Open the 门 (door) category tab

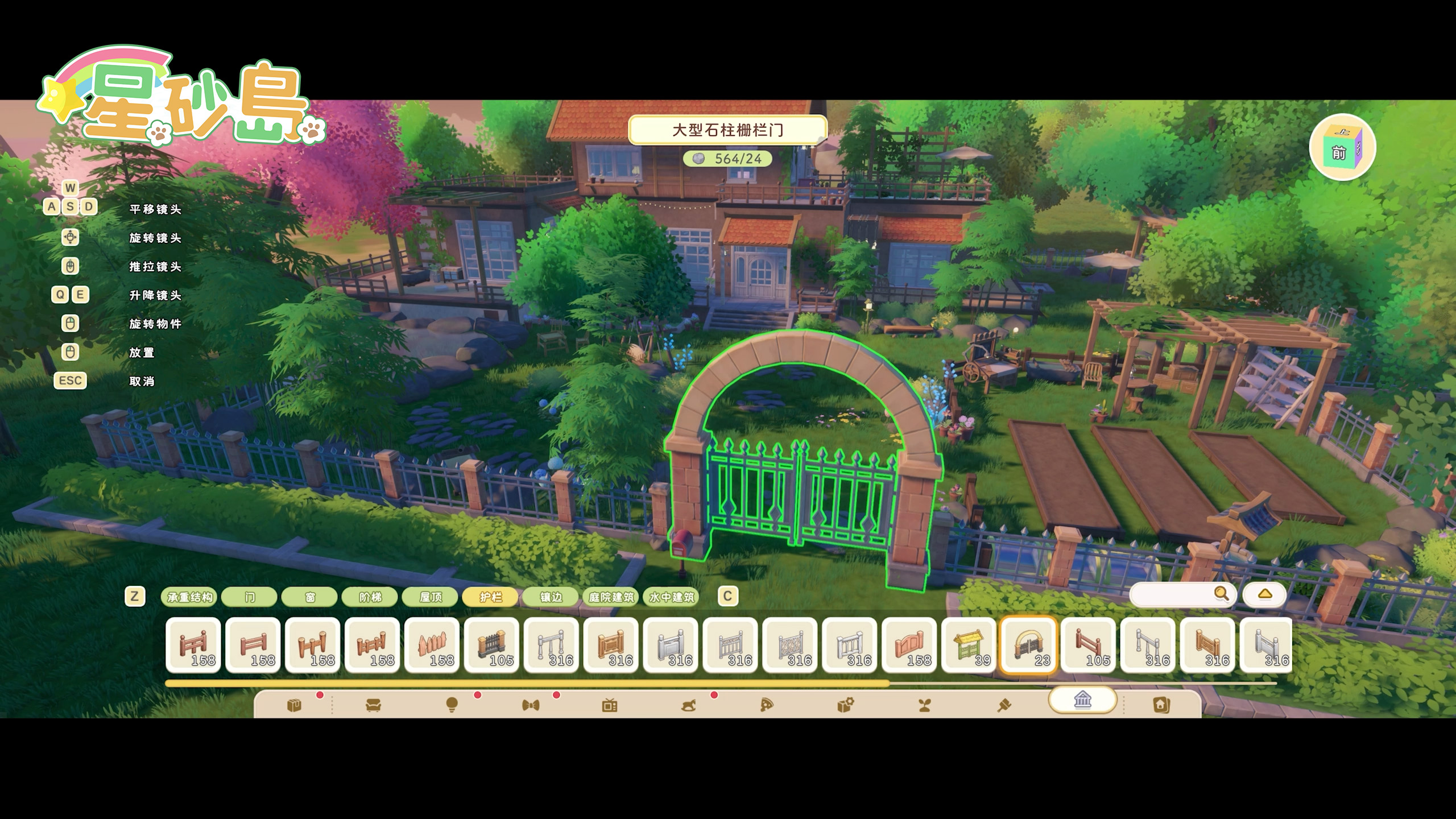[250, 597]
